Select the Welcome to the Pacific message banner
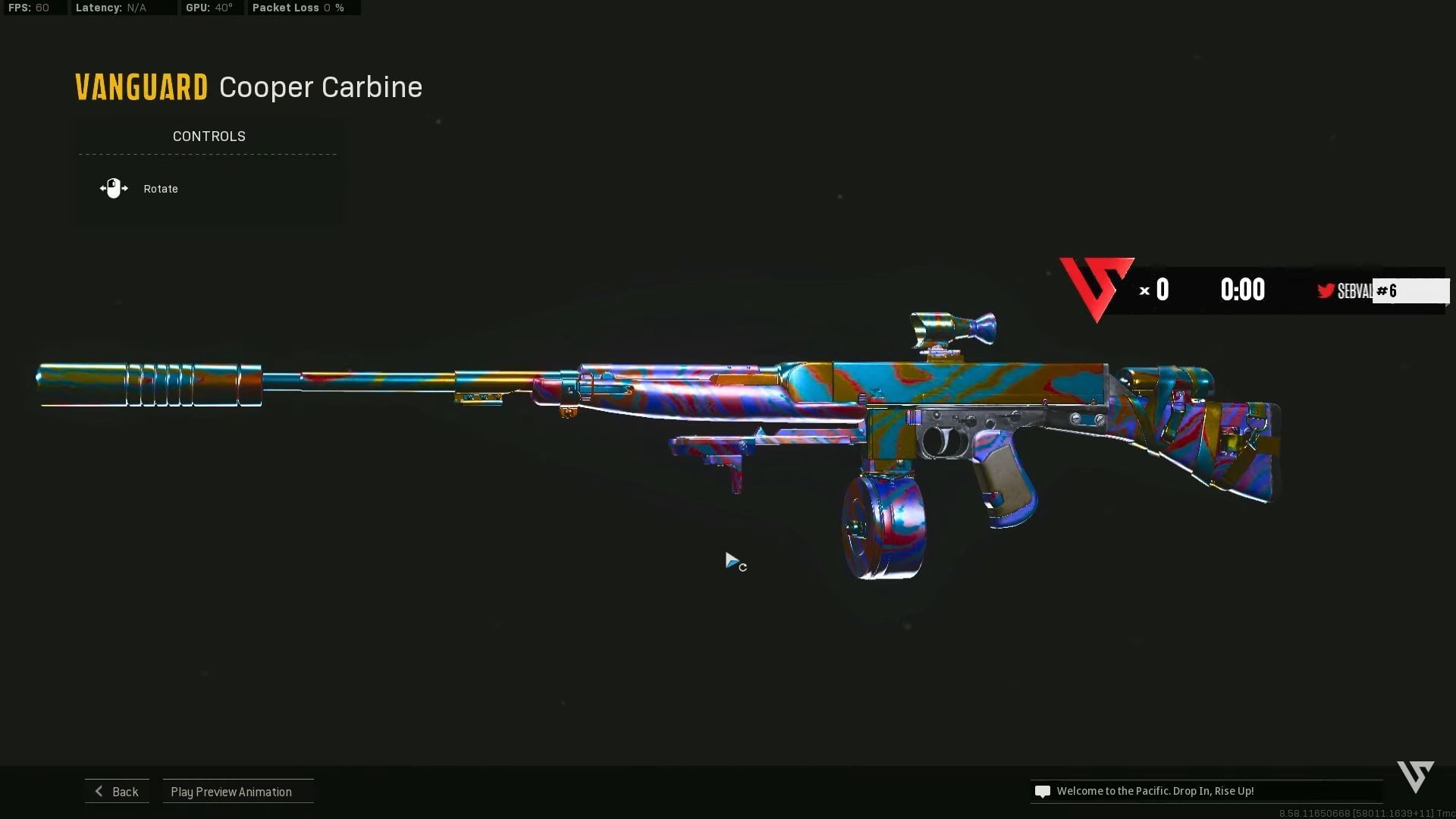This screenshot has width=1456, height=819. [x=1156, y=791]
